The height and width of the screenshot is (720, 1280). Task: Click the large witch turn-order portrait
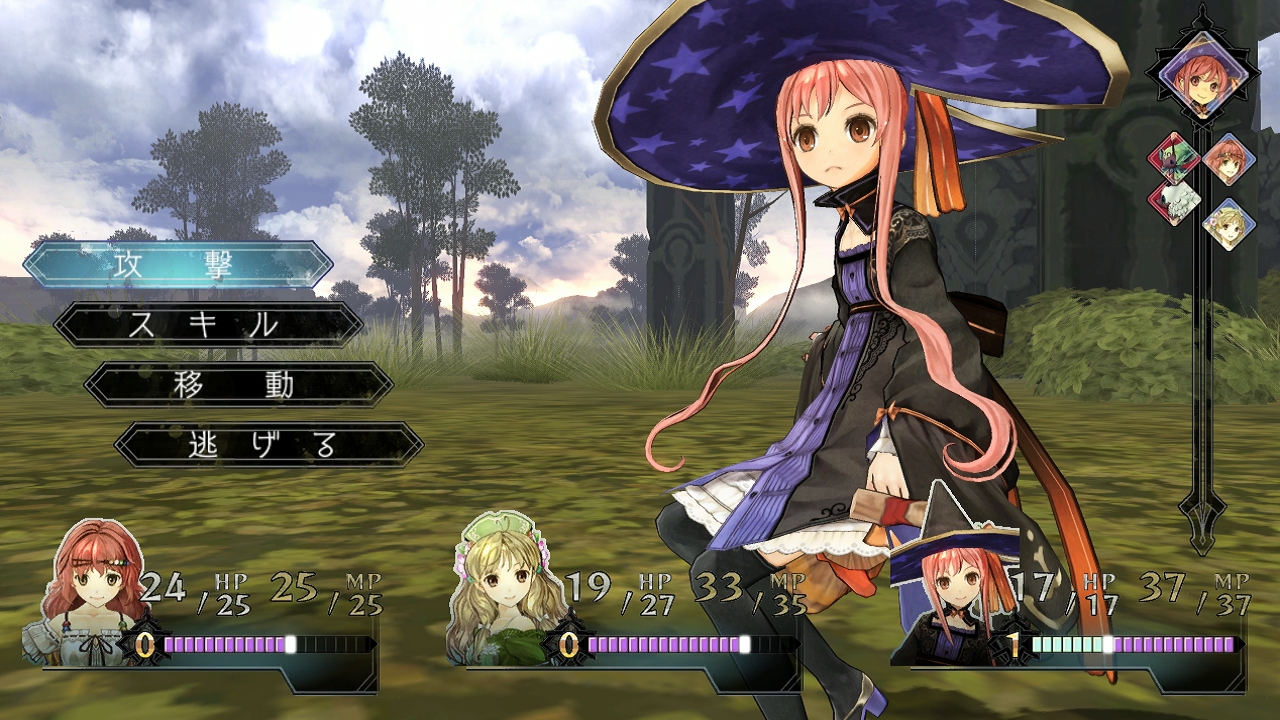pos(1201,75)
